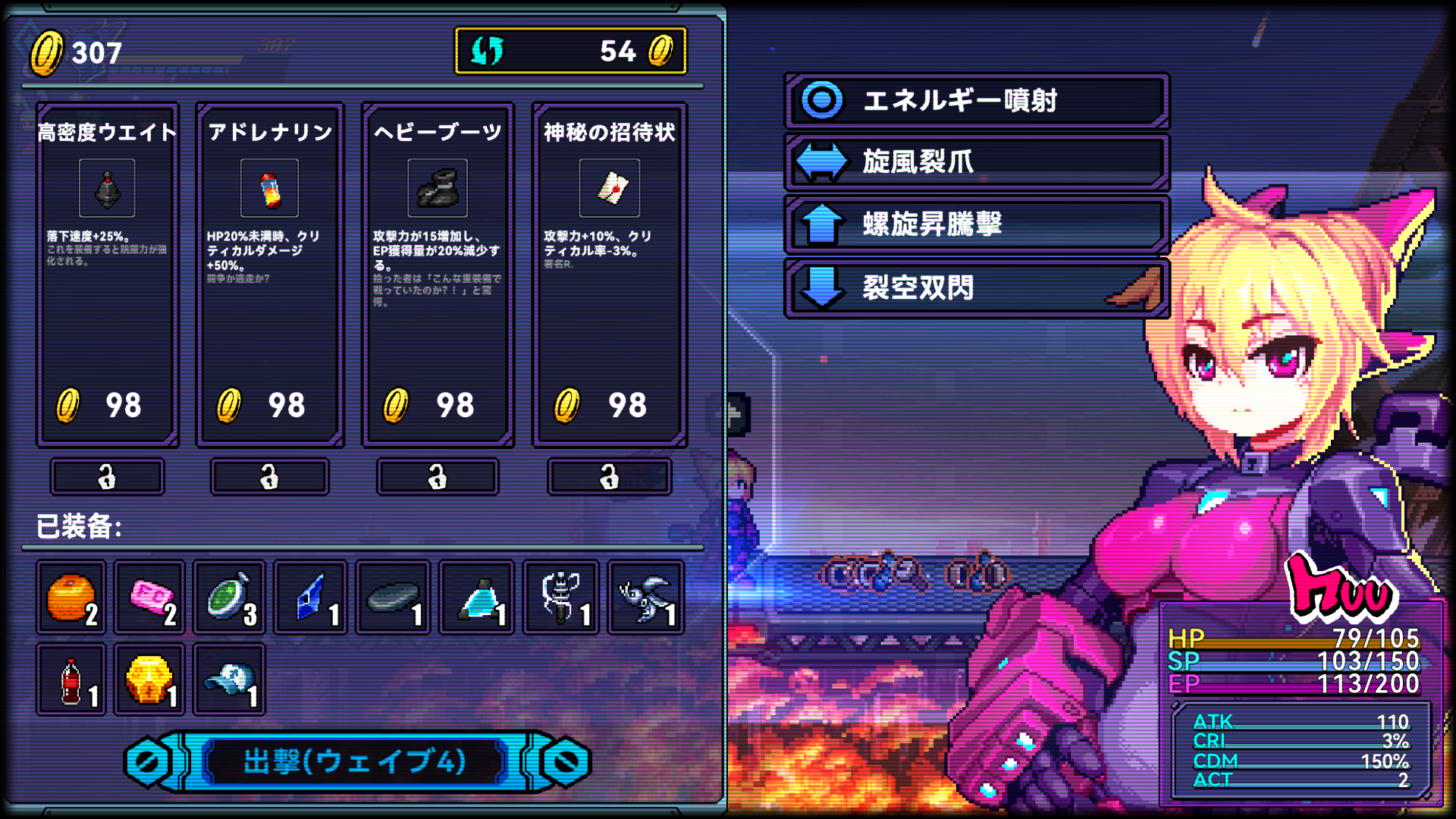This screenshot has height=819, width=1456.
Task: Select the whip item in the equipped inventory
Action: pyautogui.click(x=560, y=597)
